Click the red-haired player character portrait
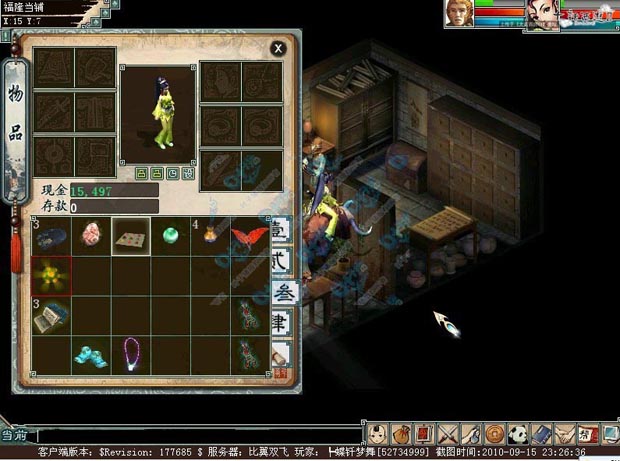The height and width of the screenshot is (461, 620). [544, 14]
